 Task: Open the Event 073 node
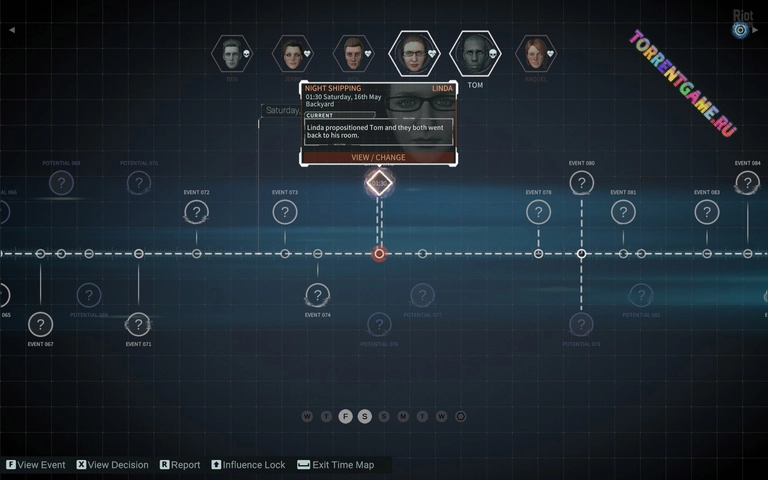click(285, 212)
